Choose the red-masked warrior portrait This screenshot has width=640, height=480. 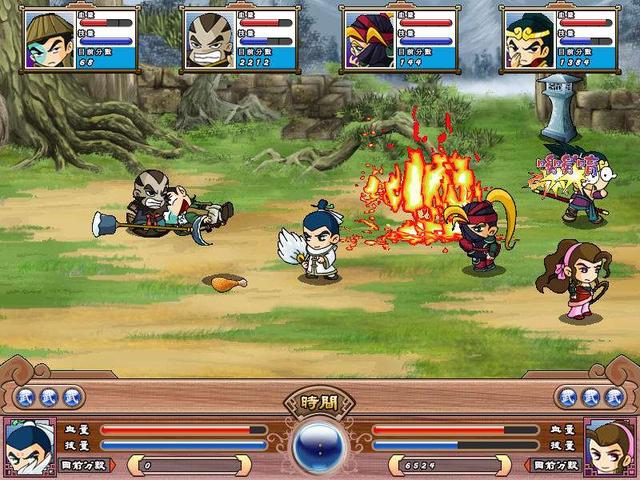pyautogui.click(x=369, y=40)
